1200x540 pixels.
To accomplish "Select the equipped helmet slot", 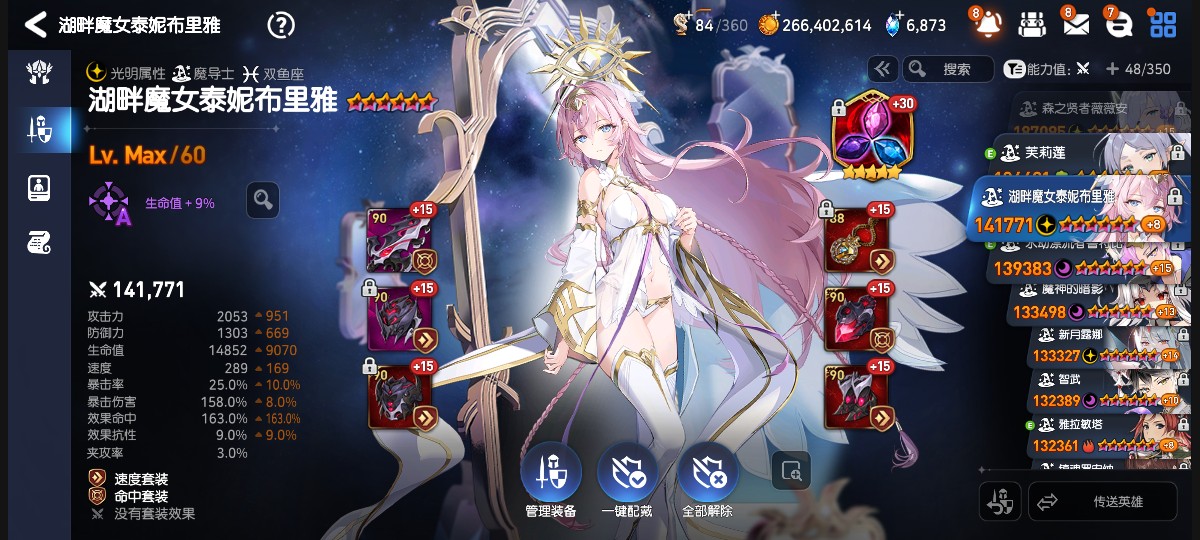I will [x=399, y=319].
